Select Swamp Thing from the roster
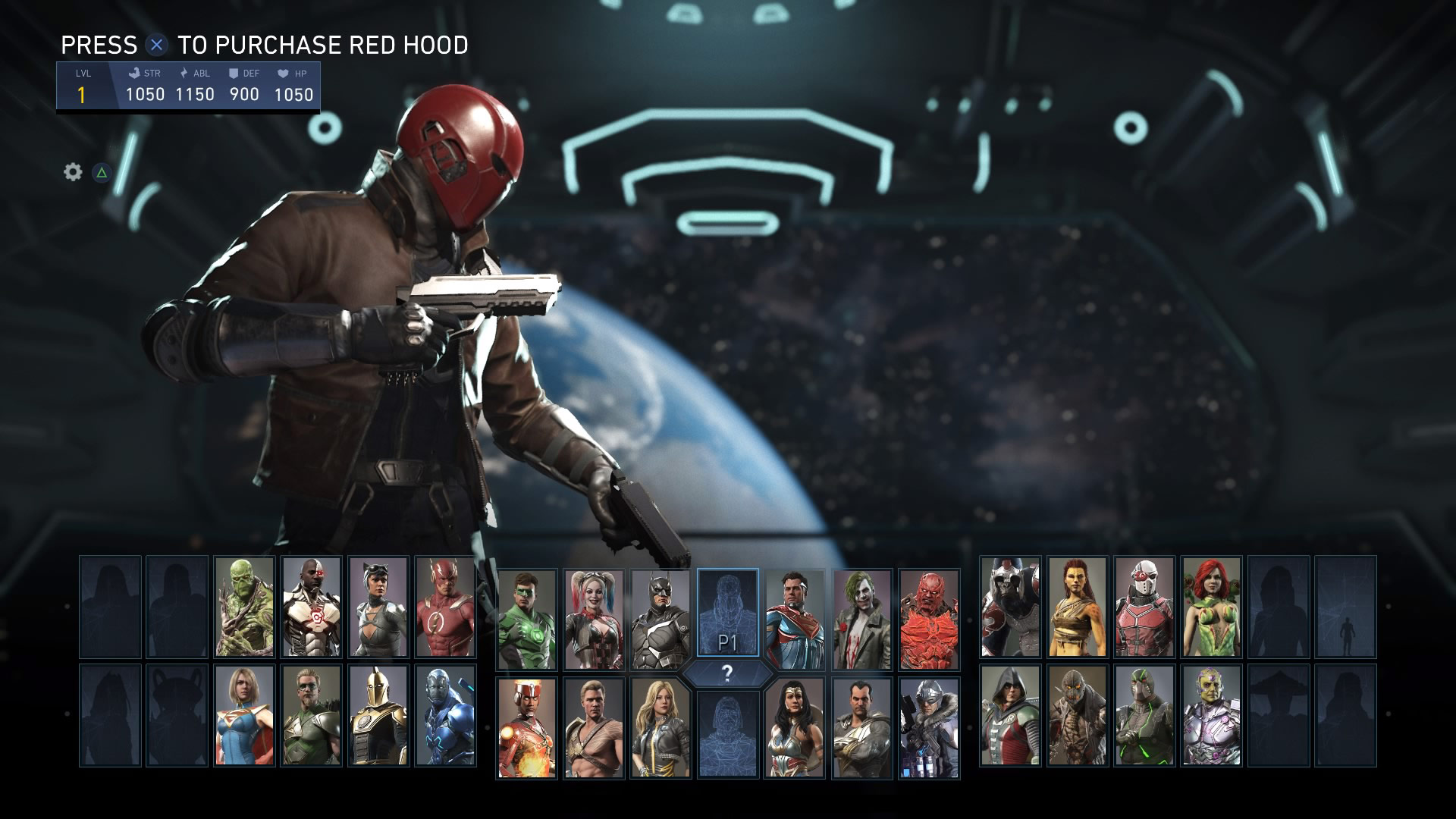This screenshot has width=1456, height=819. pyautogui.click(x=244, y=607)
